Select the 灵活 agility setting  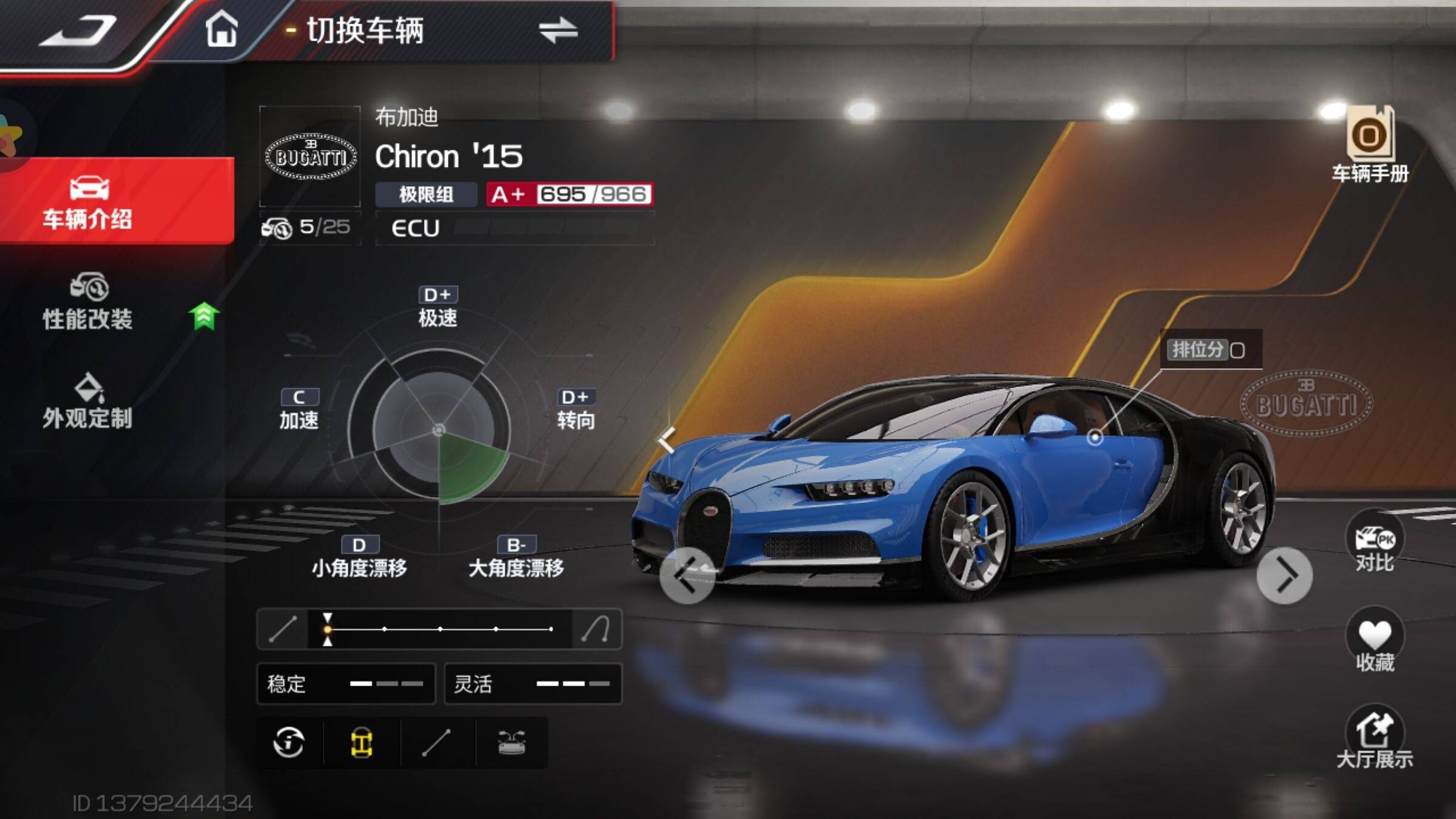(x=533, y=684)
